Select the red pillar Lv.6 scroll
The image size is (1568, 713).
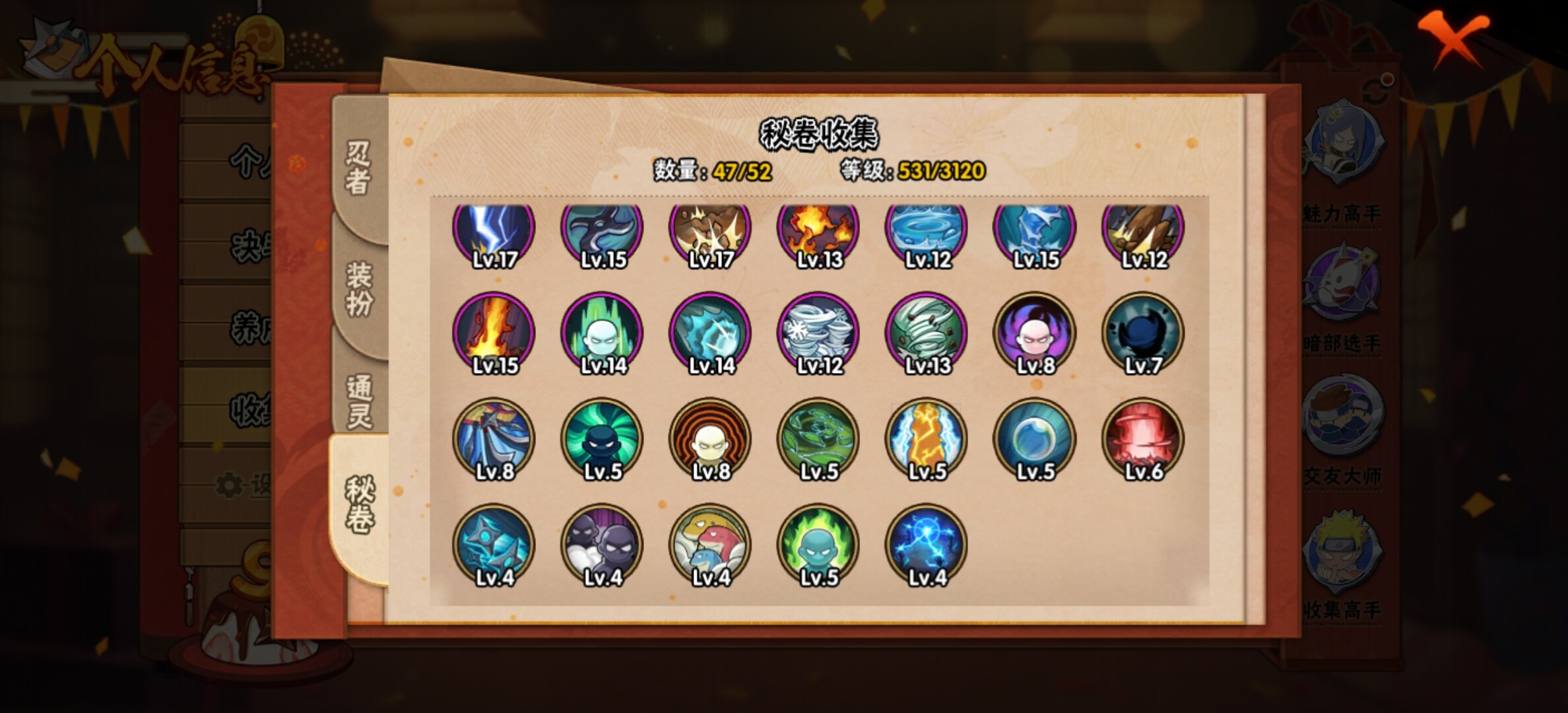[x=1142, y=439]
